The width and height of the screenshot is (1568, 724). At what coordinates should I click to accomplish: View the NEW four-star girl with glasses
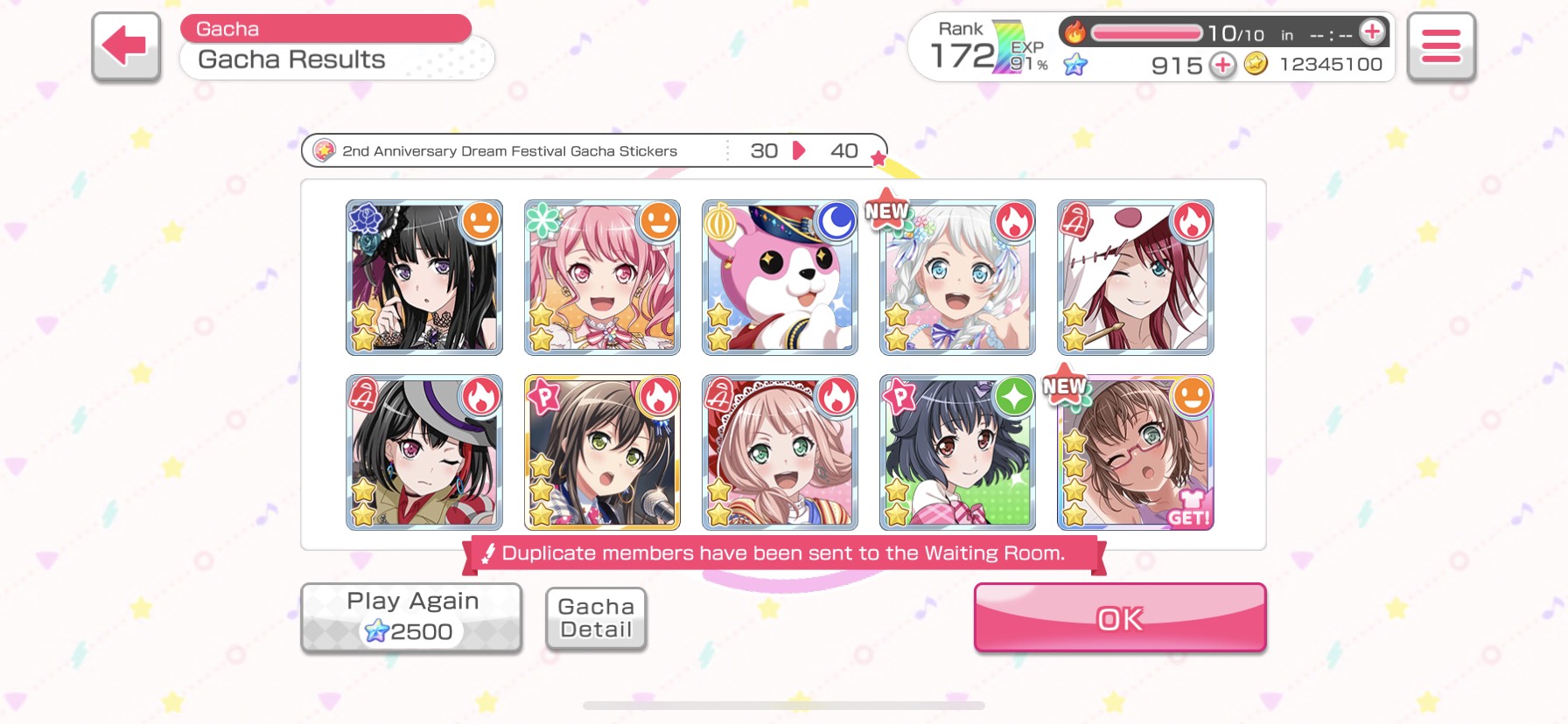[x=1135, y=452]
